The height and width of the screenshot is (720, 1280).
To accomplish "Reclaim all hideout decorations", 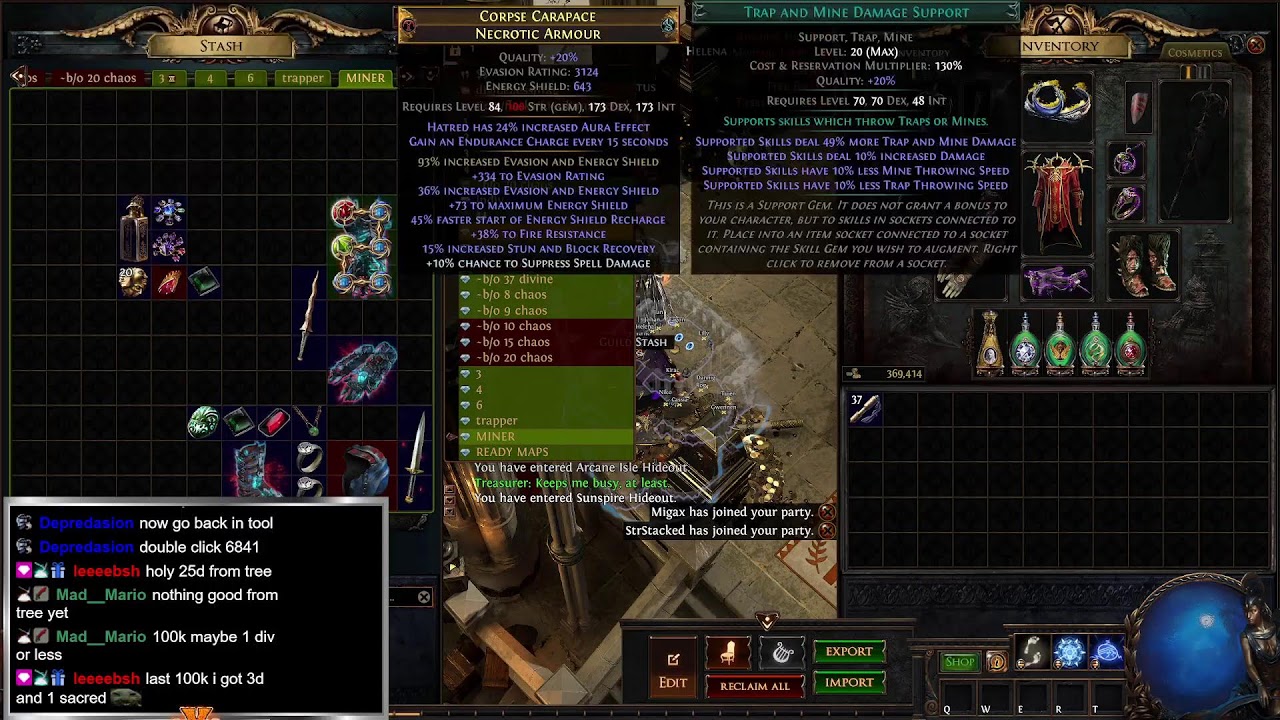I will [755, 686].
